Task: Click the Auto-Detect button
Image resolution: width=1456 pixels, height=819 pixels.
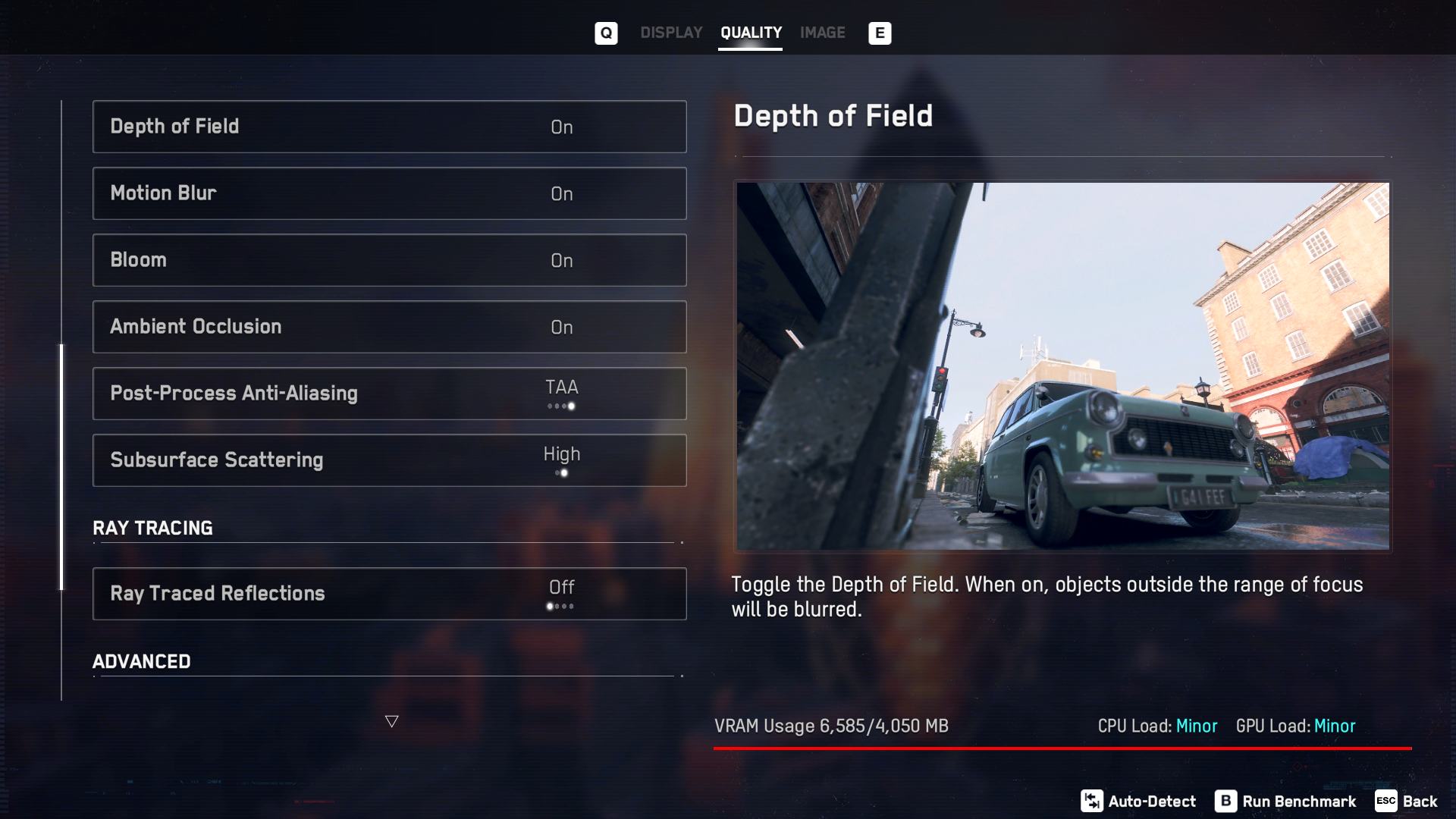Action: coord(1138,802)
